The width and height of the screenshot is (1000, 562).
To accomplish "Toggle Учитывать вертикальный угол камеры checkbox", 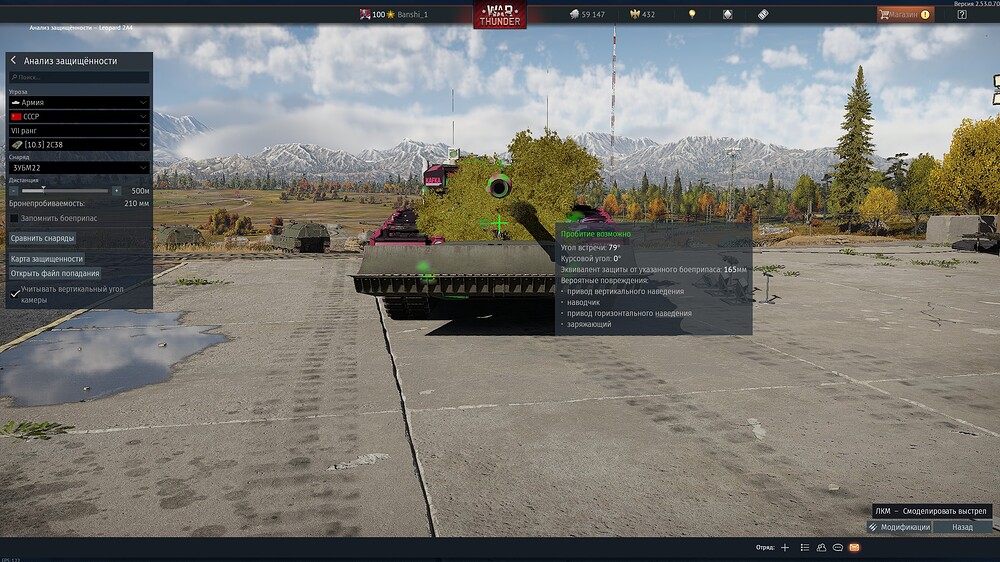I will (14, 294).
